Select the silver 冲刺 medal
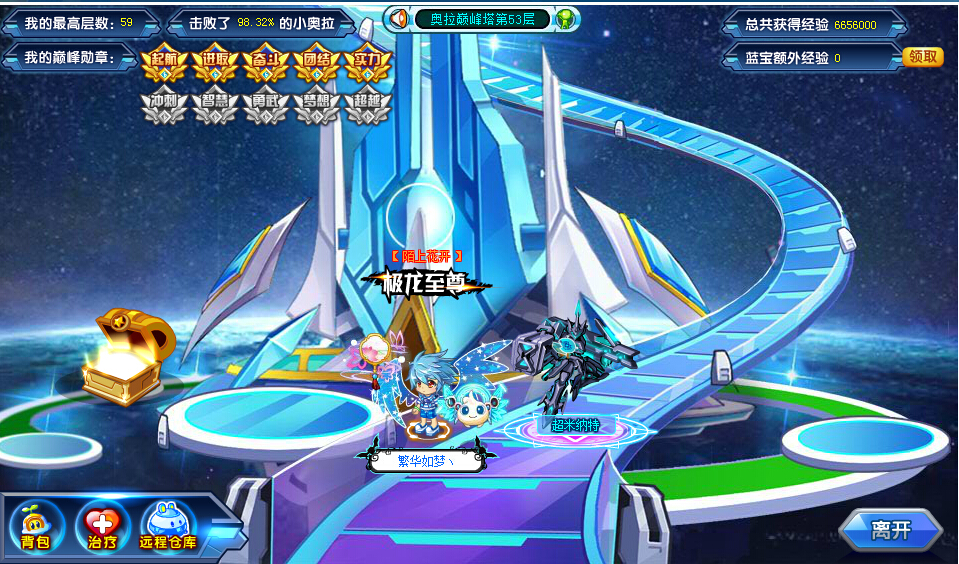 (165, 105)
